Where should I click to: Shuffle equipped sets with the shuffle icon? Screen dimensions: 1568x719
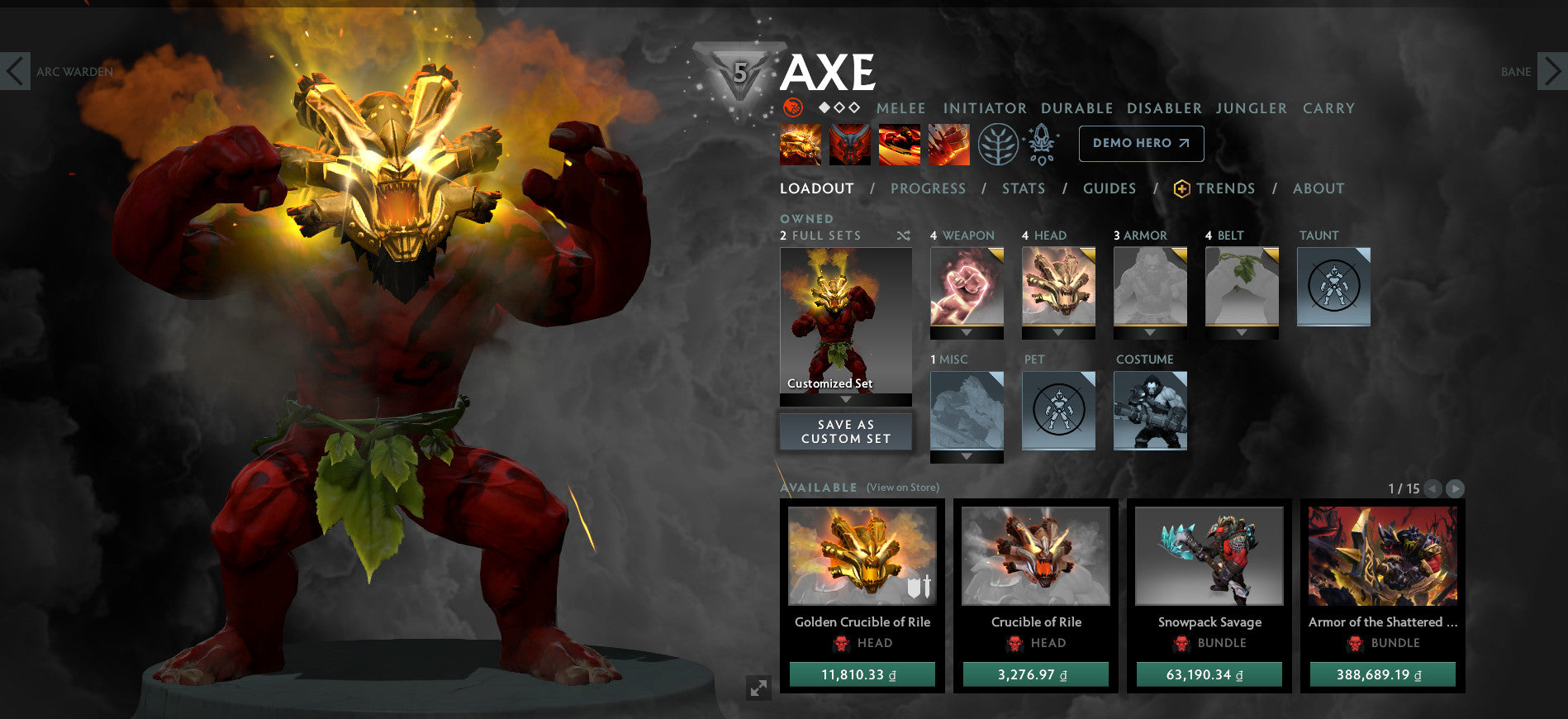point(903,236)
